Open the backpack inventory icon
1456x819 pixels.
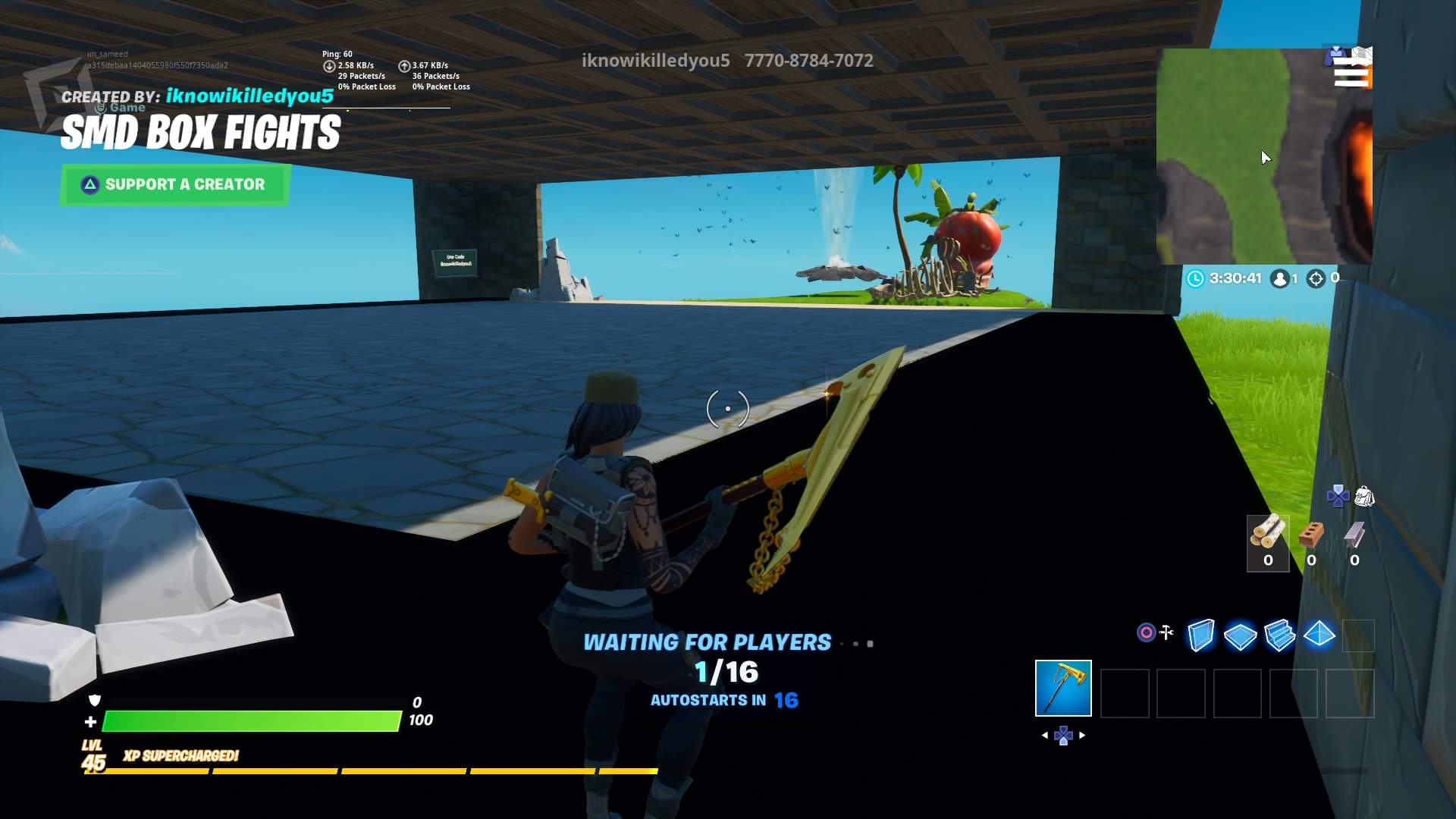(1364, 497)
